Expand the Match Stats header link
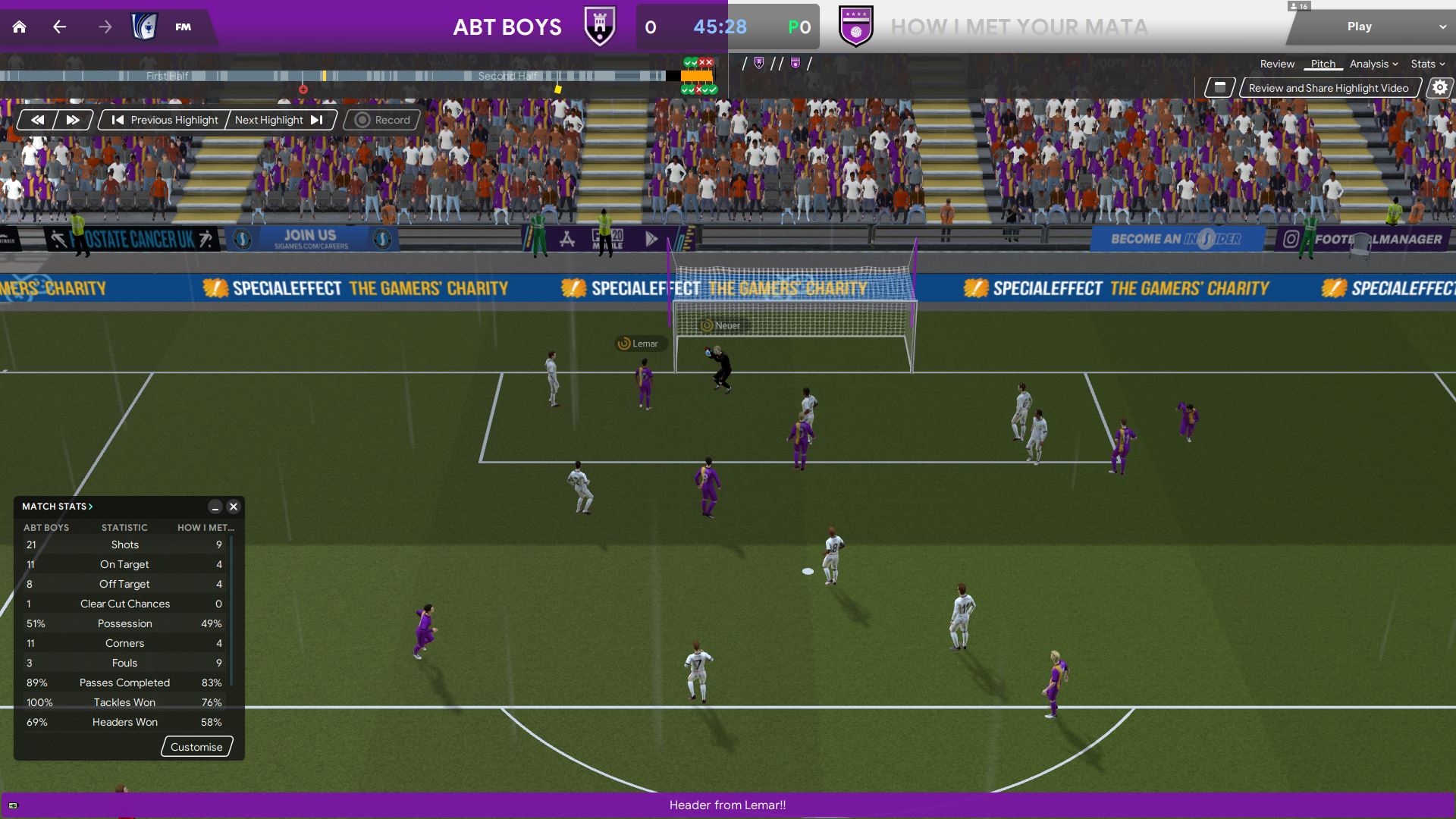This screenshot has height=819, width=1456. tap(57, 507)
